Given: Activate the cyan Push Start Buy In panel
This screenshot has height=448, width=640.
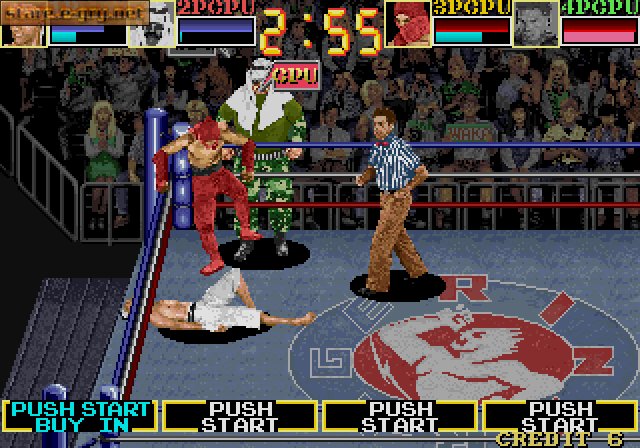Looking at the screenshot, I should pos(80,416).
